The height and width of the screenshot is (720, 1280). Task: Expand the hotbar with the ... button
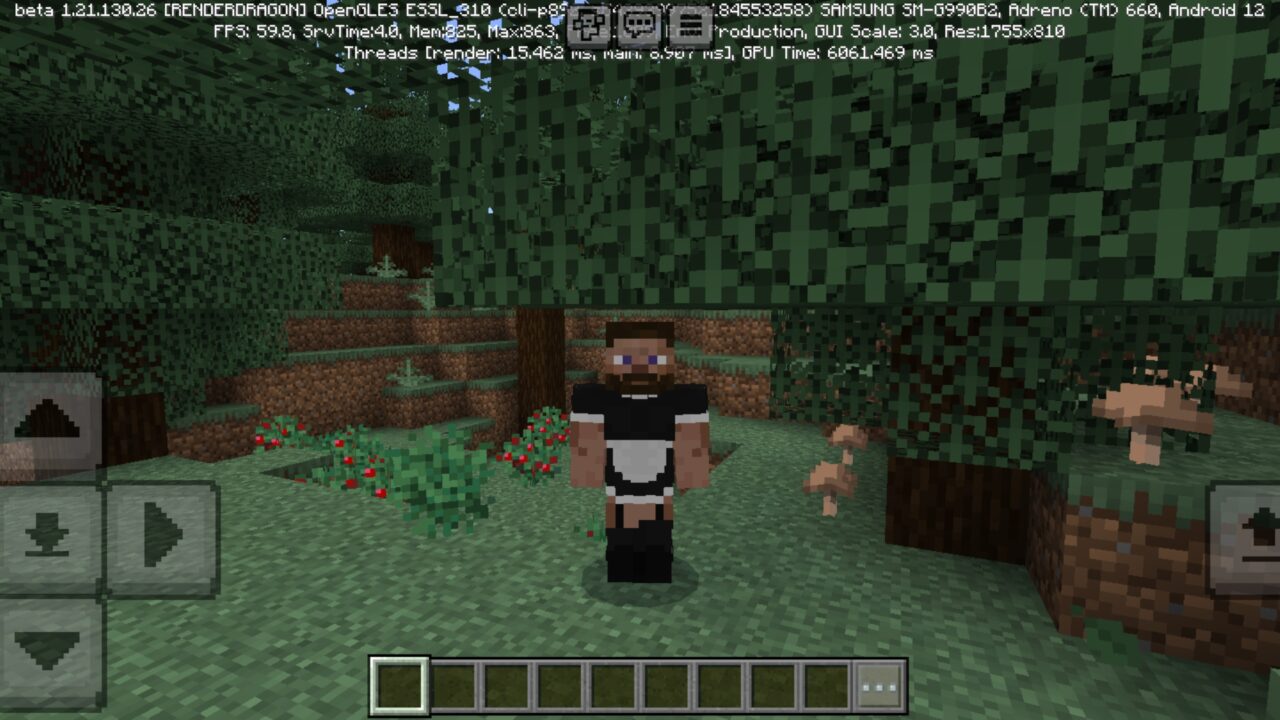pos(876,683)
